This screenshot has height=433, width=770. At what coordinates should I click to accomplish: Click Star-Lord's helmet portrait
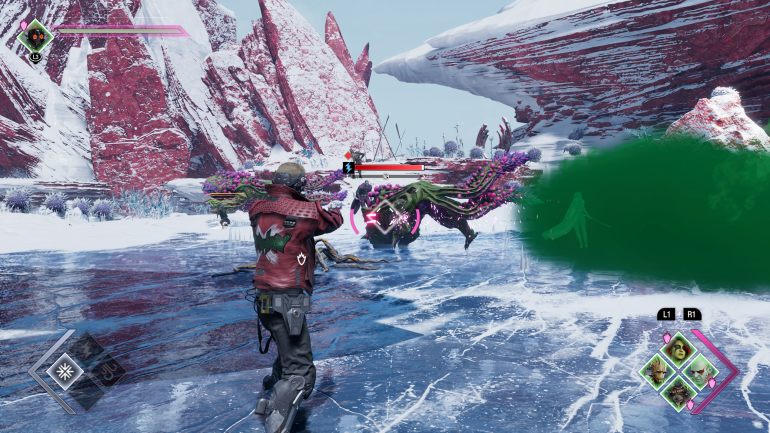[x=35, y=38]
